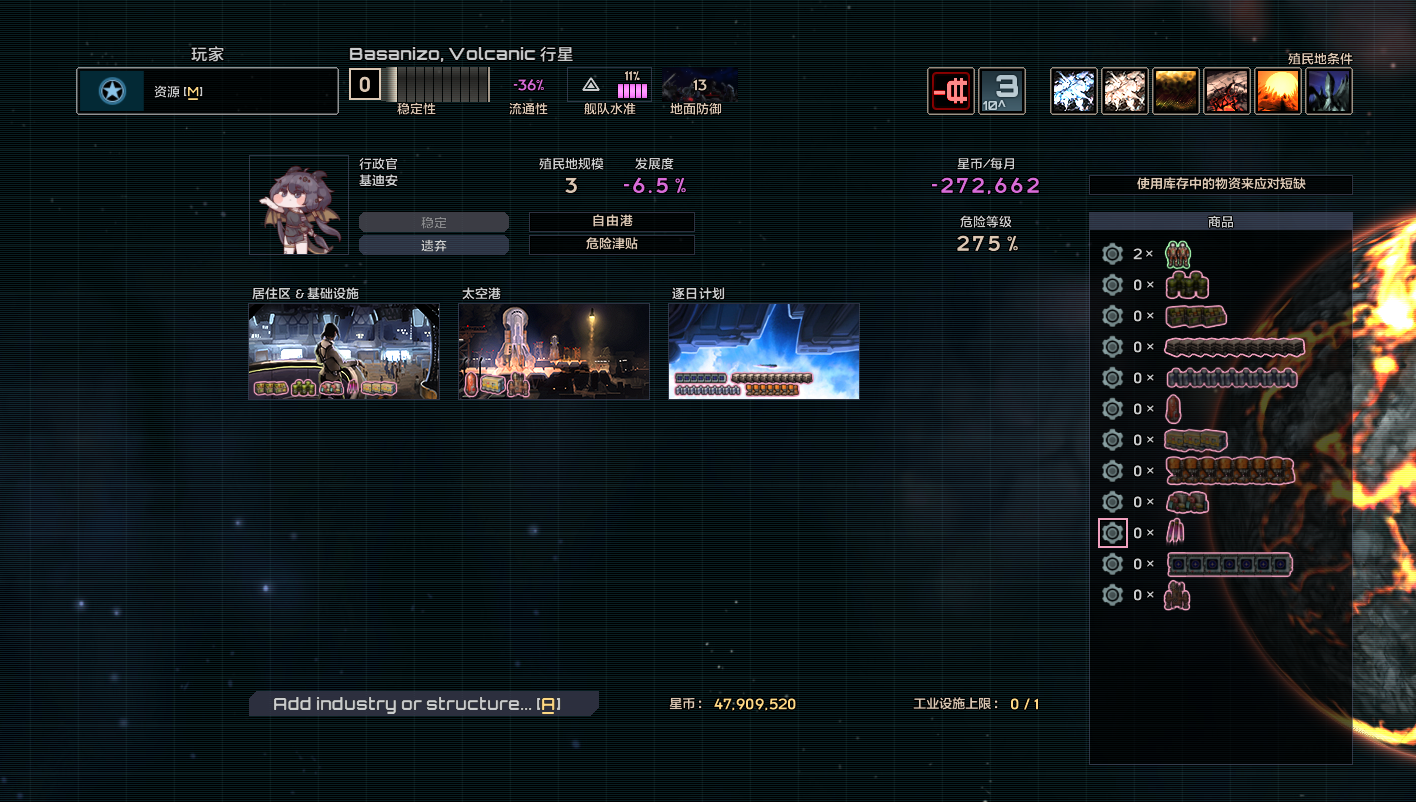Click the 舰队水准 fleet size indicator
Viewport: 1416px width, 802px height.
[609, 86]
